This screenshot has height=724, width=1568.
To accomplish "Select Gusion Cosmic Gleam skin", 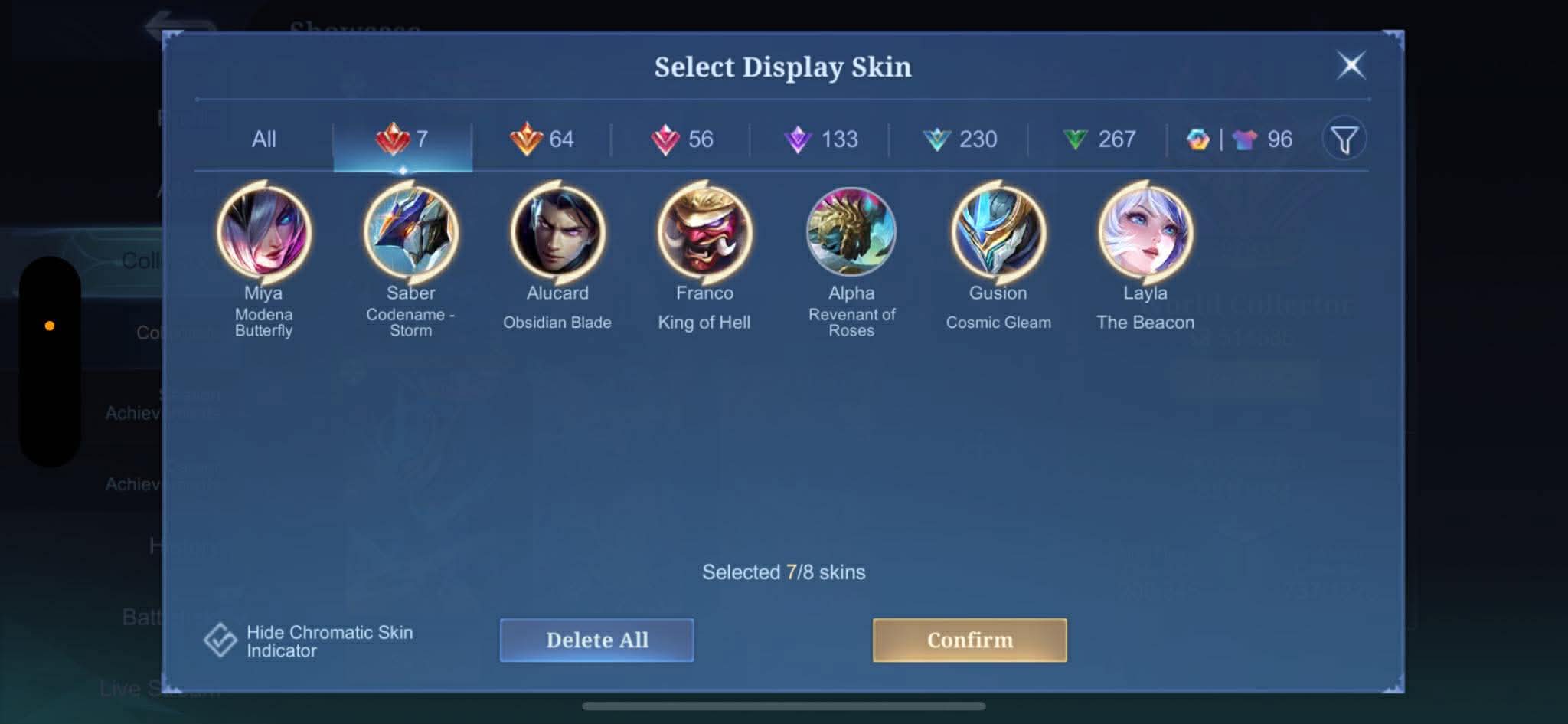I will coord(998,232).
